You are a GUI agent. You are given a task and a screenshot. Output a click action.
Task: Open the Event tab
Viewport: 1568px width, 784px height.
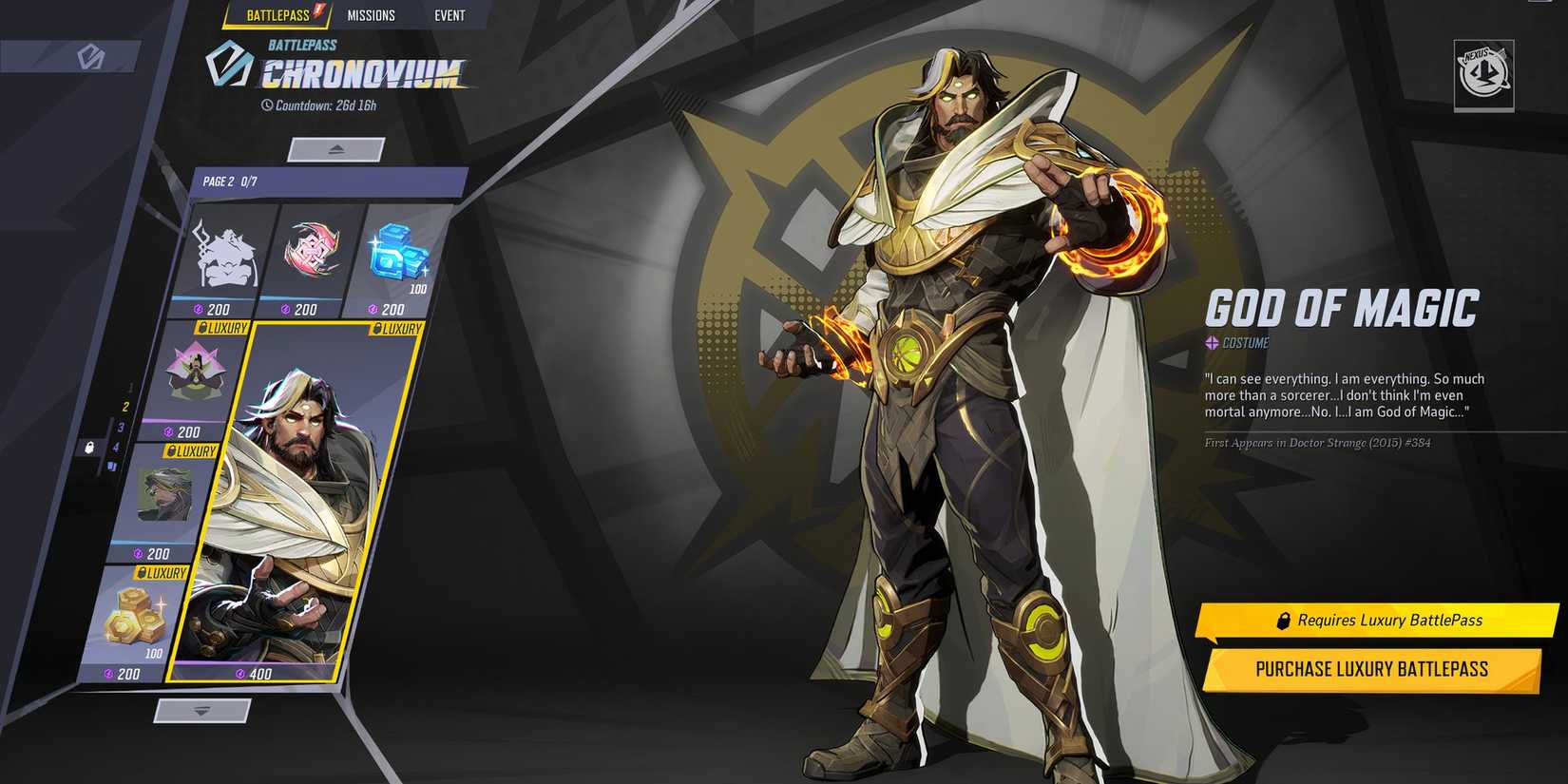pos(449,15)
